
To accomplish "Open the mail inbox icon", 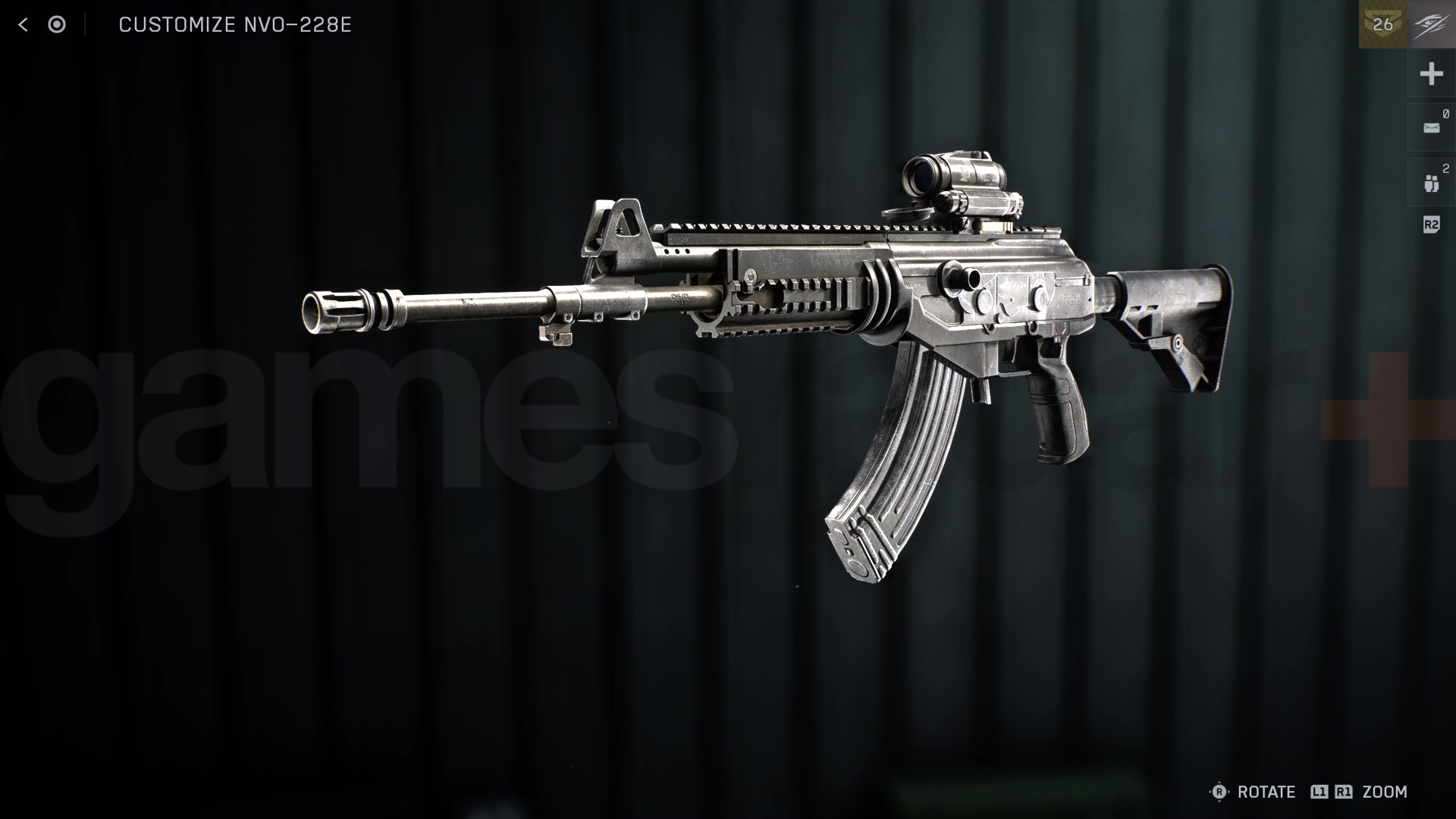I will 1431,127.
